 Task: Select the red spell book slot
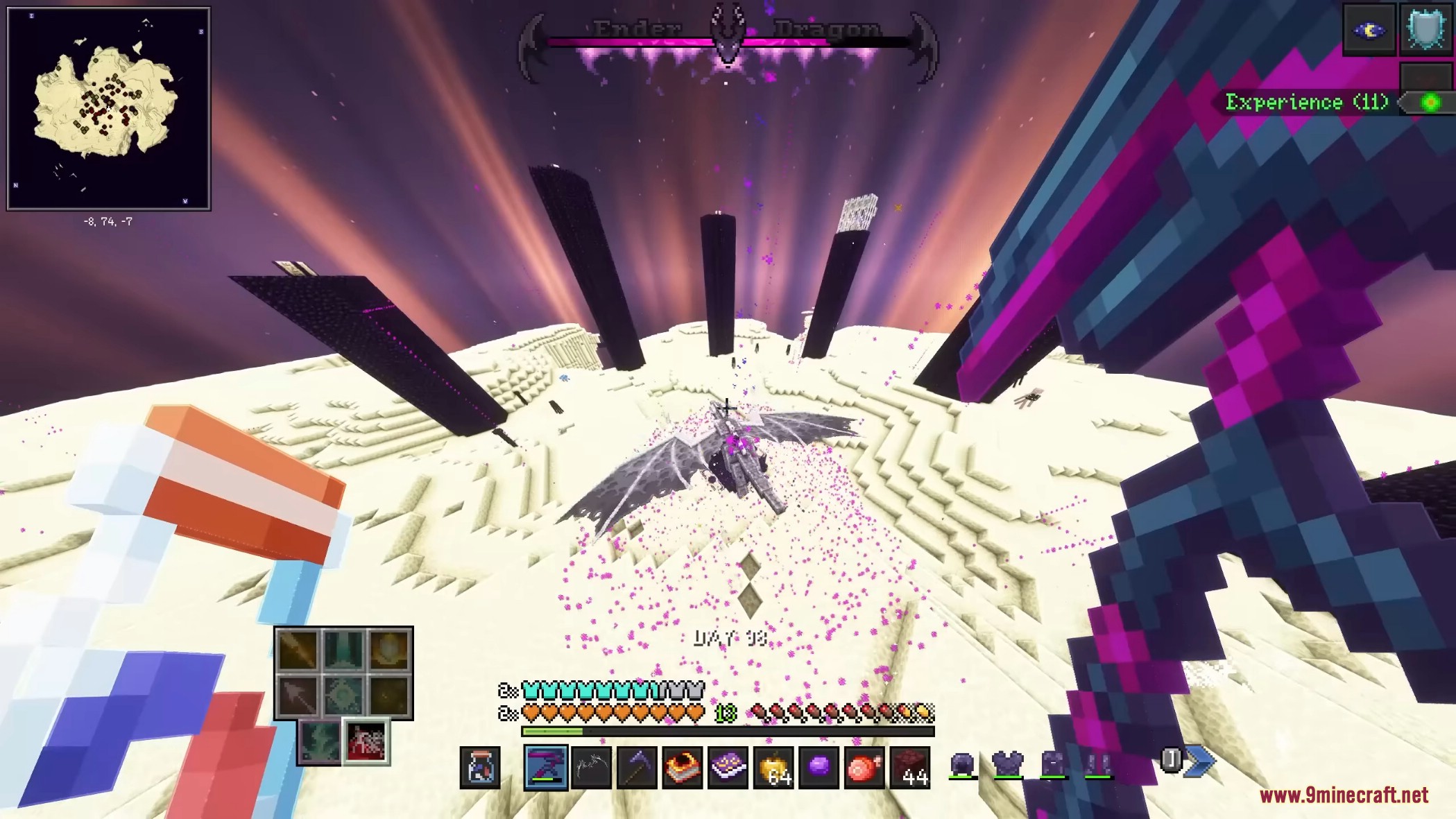683,768
